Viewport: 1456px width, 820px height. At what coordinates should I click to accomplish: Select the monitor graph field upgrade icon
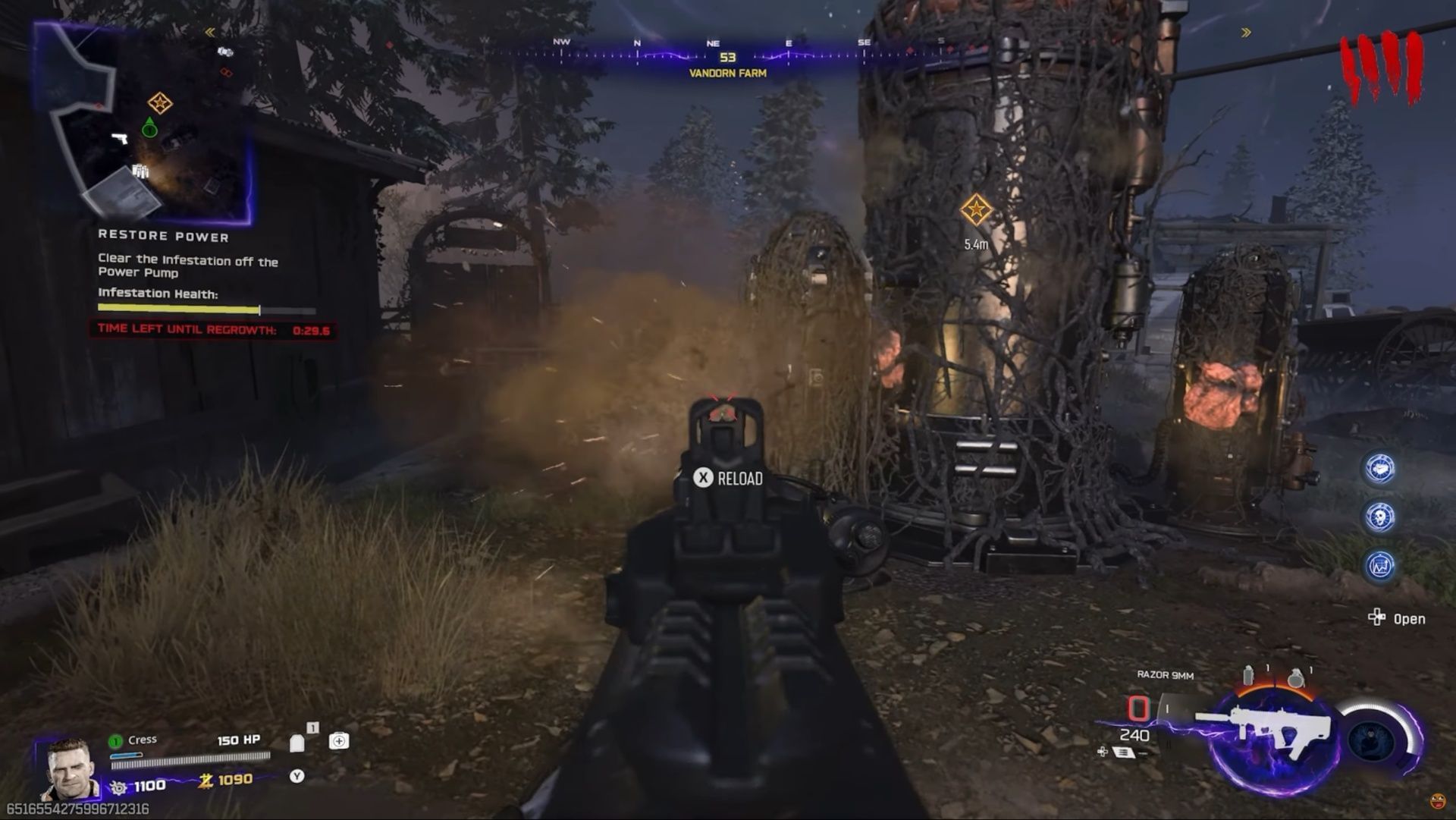(1379, 565)
